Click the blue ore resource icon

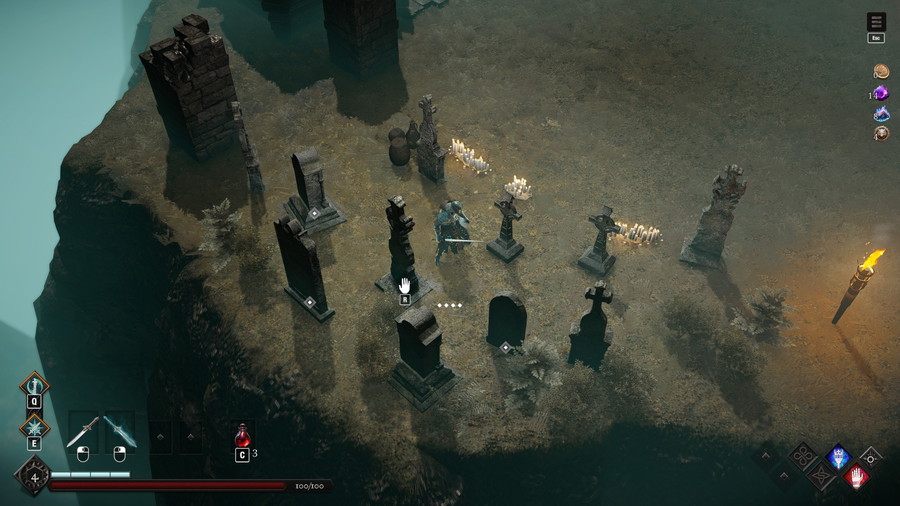pos(881,113)
